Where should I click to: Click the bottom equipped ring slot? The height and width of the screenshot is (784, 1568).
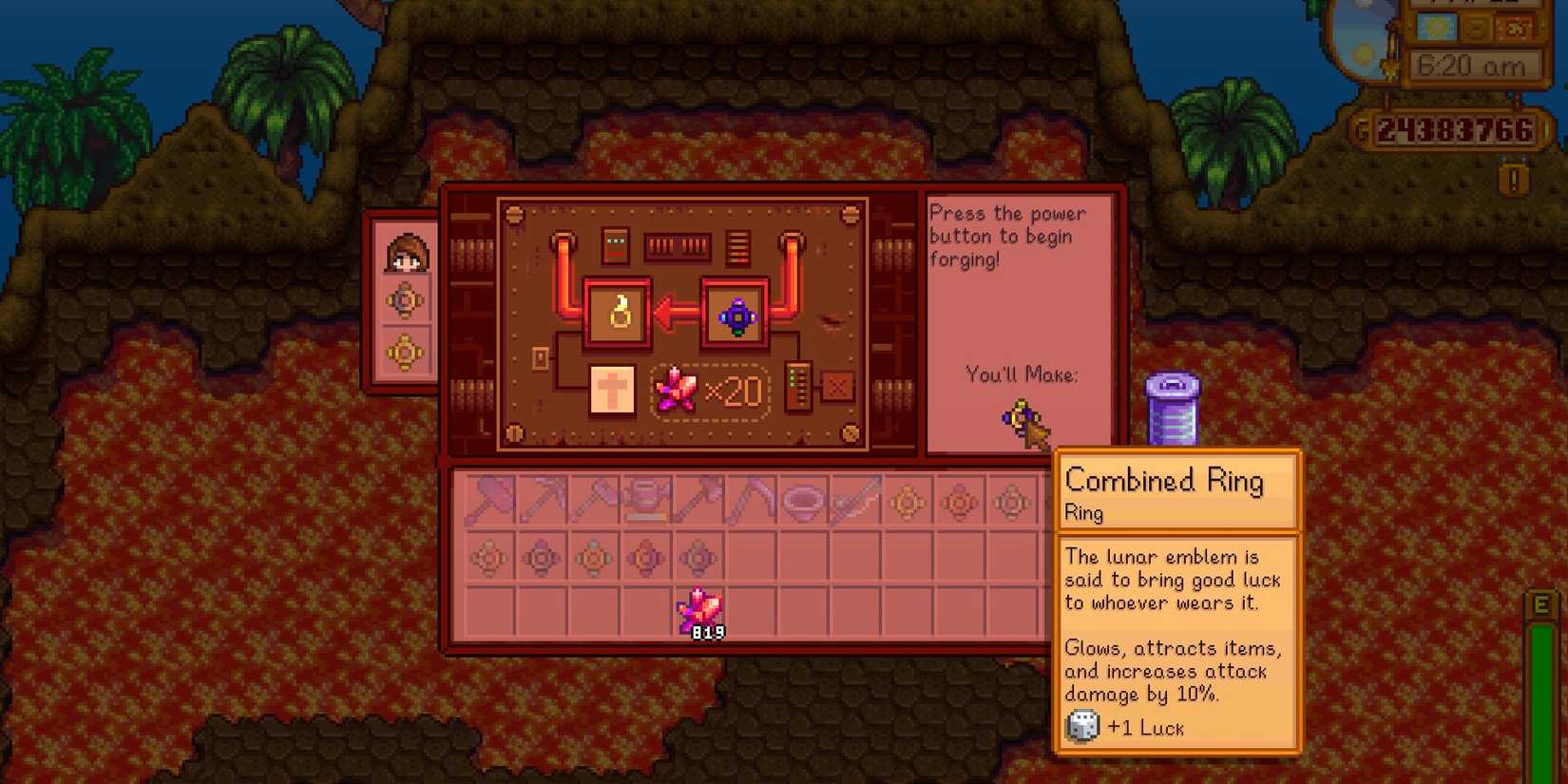click(x=406, y=352)
